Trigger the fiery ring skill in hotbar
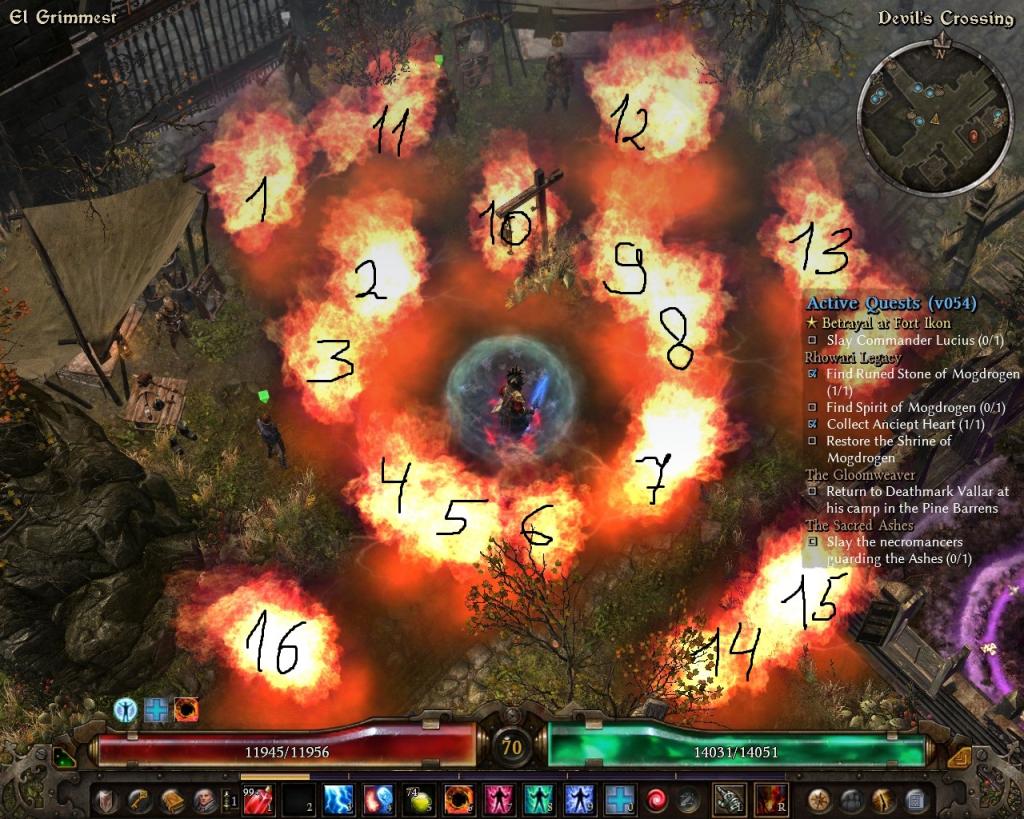1024x819 pixels. [x=457, y=799]
